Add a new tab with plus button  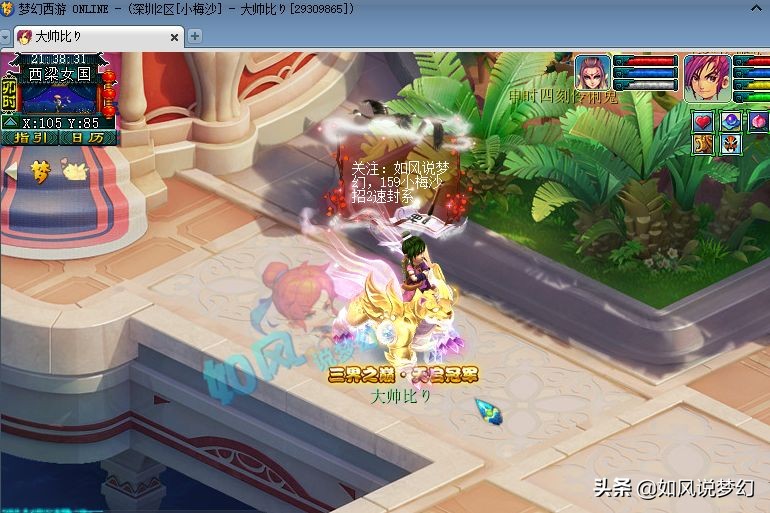pos(195,36)
